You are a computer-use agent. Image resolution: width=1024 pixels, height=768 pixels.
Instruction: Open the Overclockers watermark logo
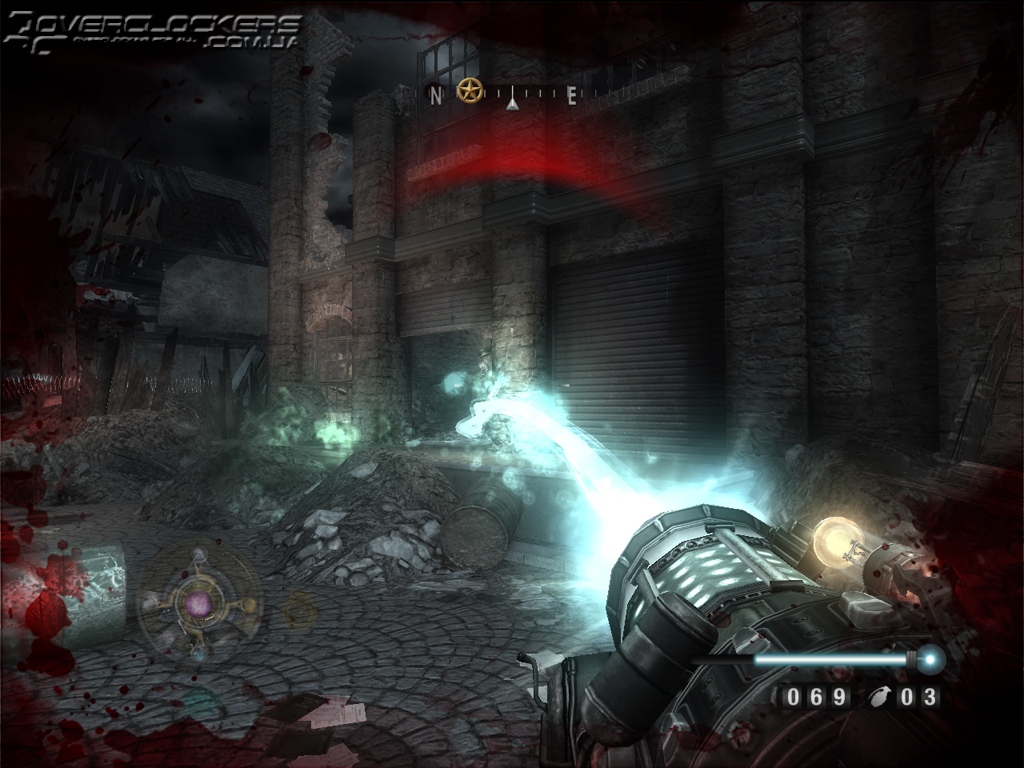[x=152, y=31]
